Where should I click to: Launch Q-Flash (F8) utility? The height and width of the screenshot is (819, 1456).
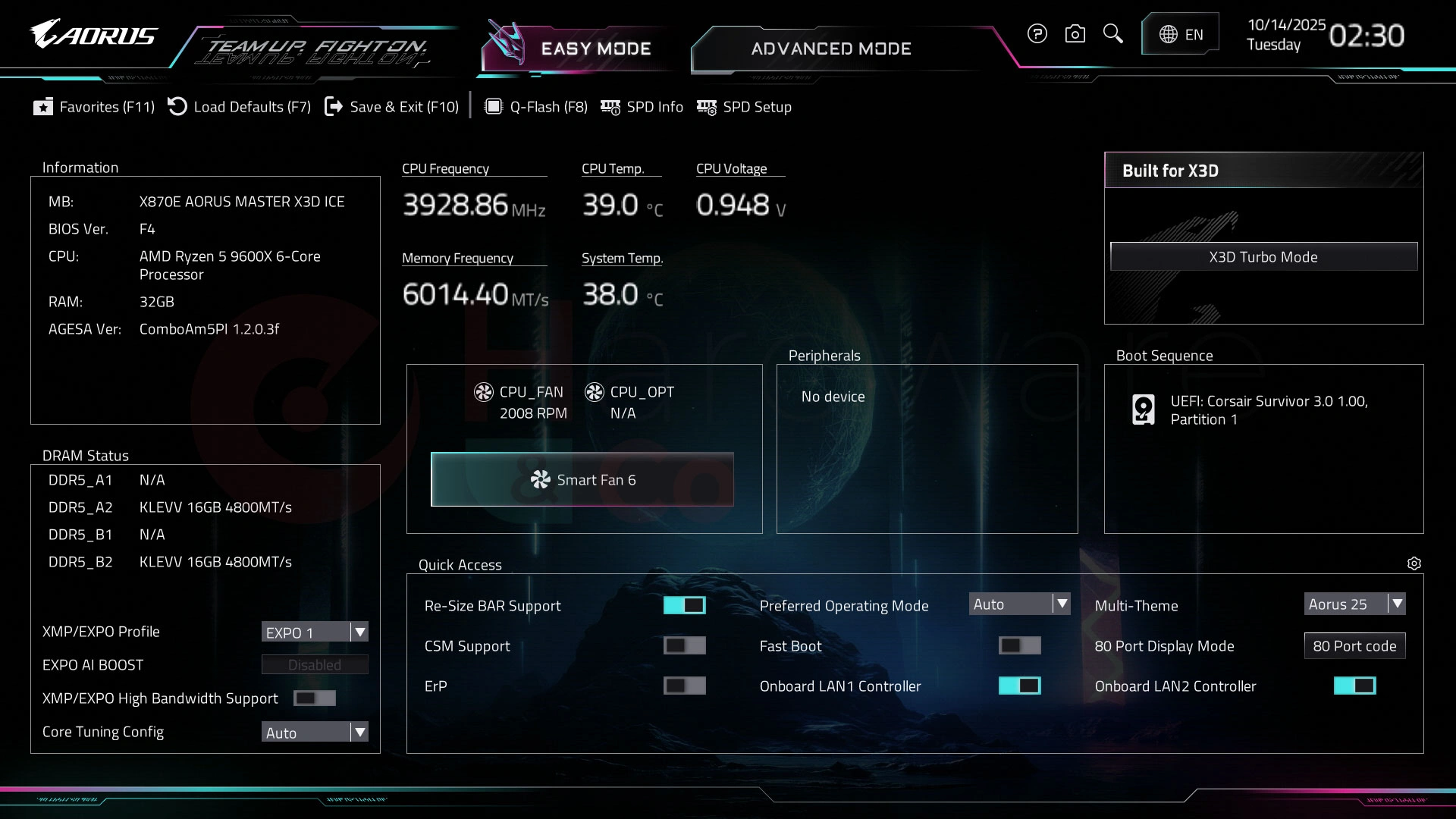click(536, 107)
